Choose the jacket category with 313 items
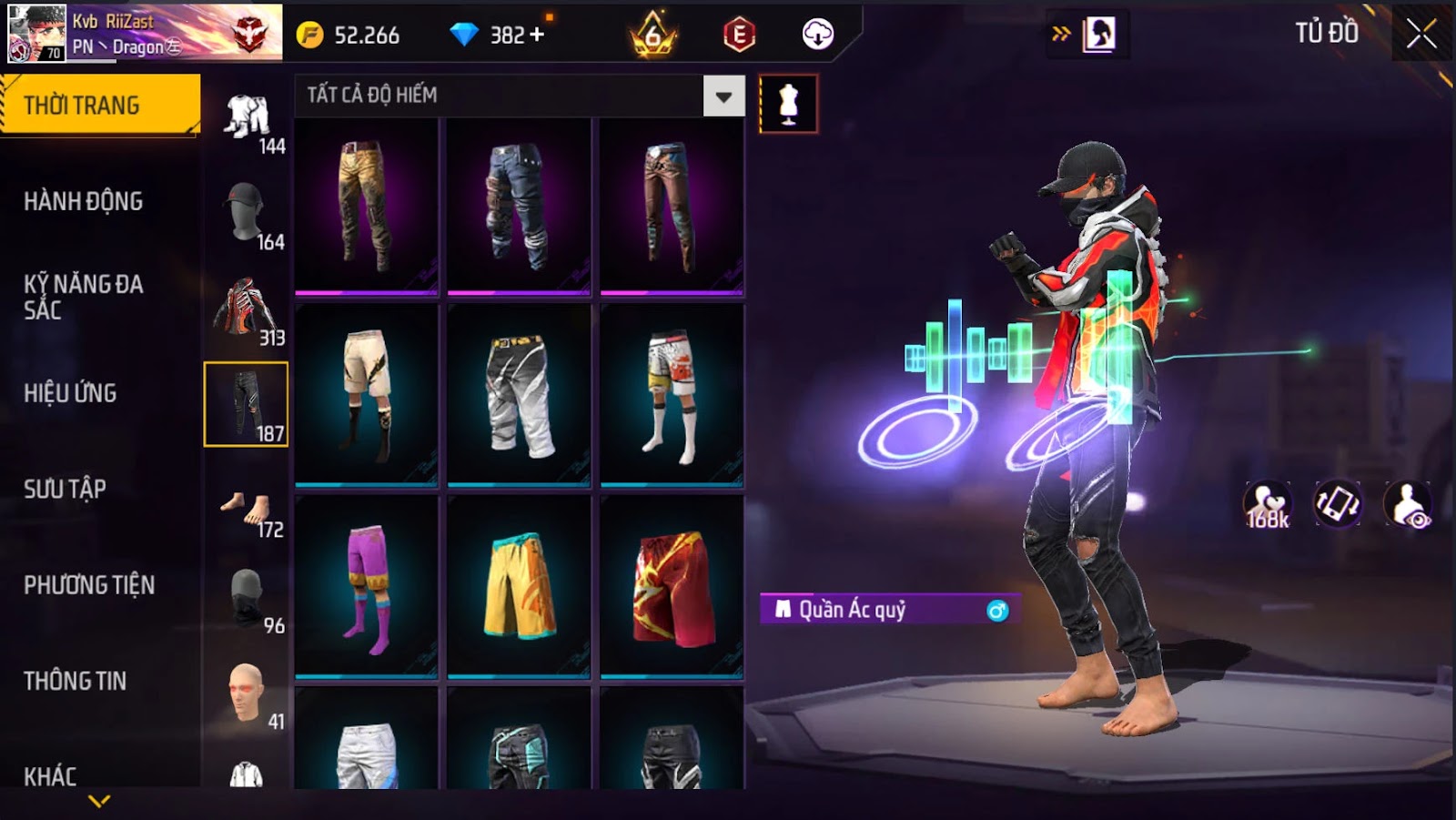This screenshot has height=820, width=1456. click(246, 309)
